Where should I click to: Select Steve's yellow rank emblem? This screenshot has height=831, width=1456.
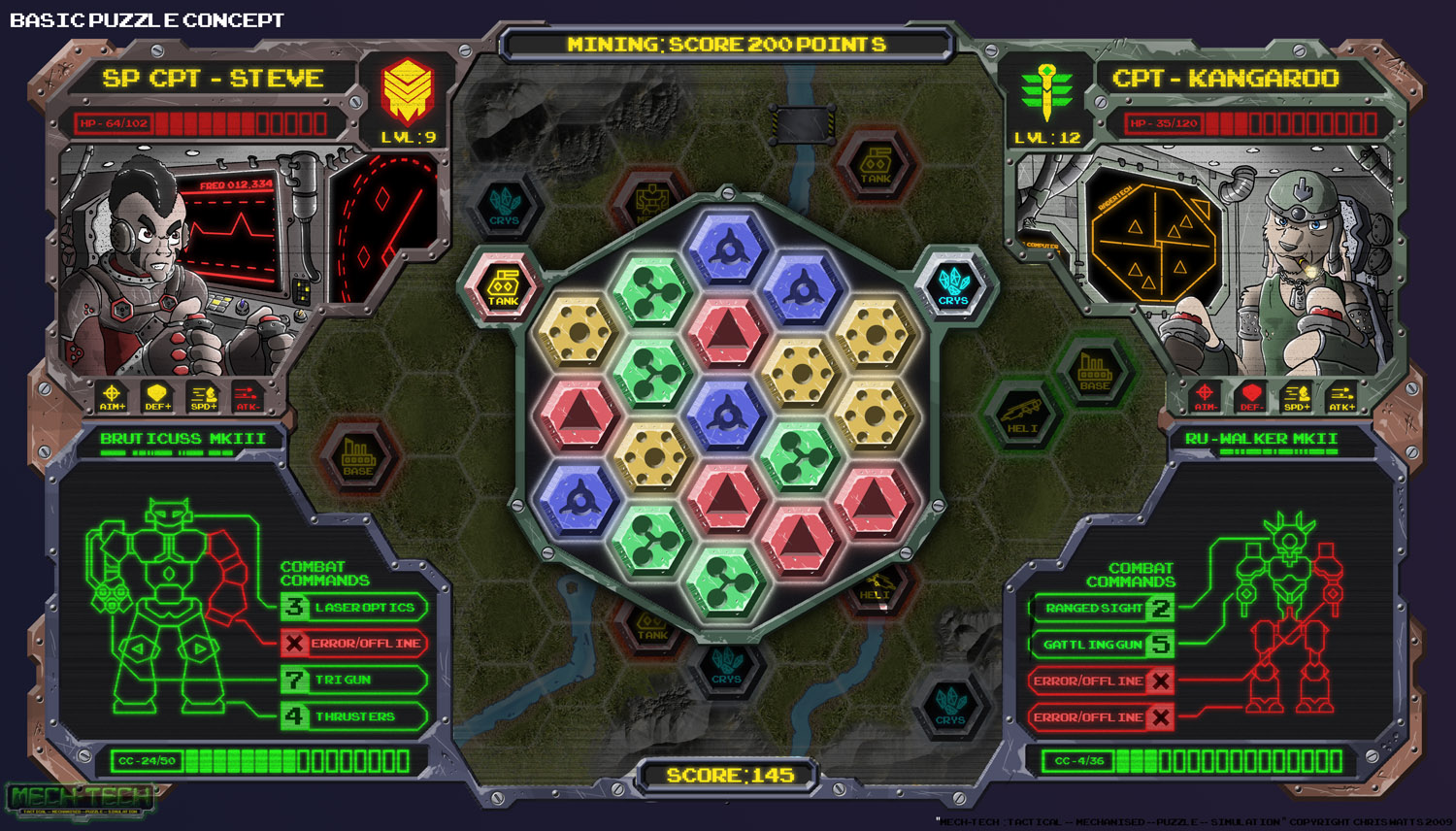click(407, 90)
